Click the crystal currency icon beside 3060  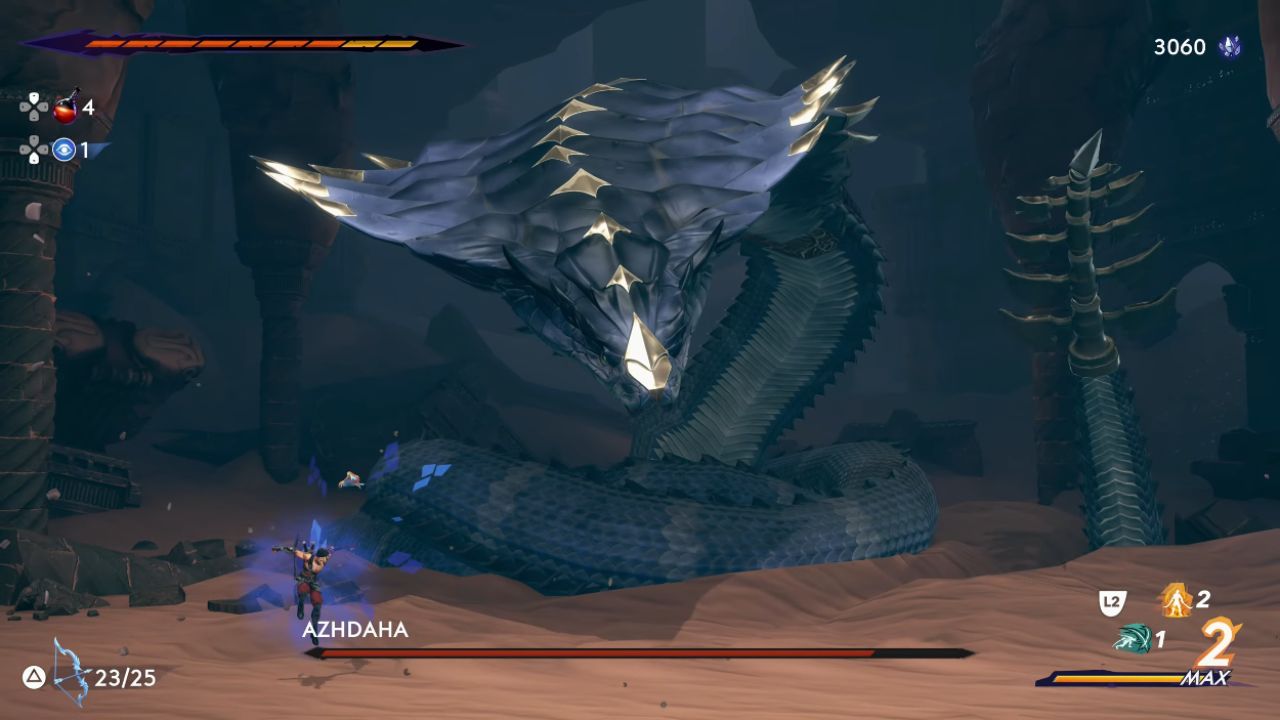[x=1231, y=45]
